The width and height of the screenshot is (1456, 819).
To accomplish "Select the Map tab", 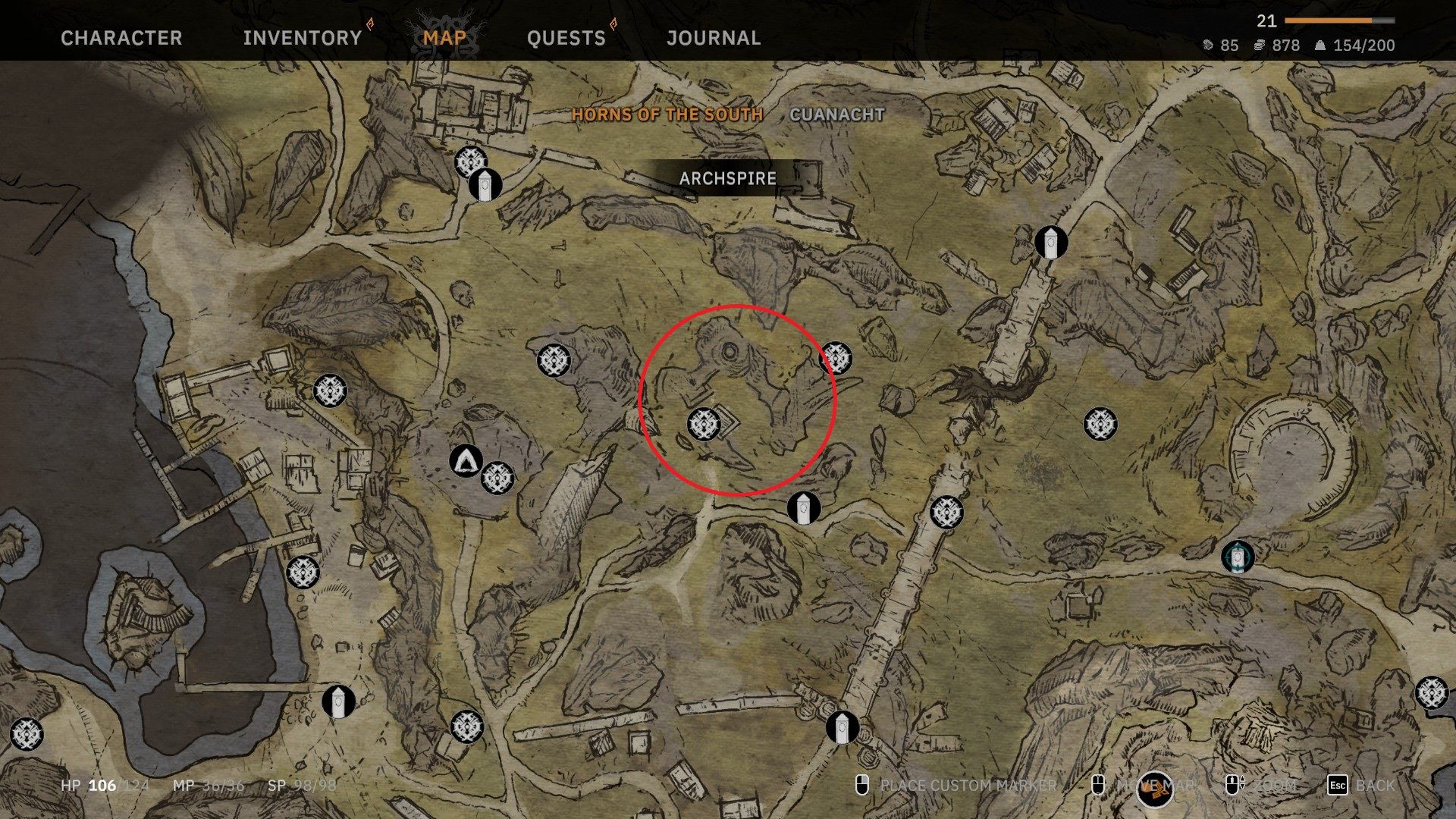I will click(x=444, y=38).
